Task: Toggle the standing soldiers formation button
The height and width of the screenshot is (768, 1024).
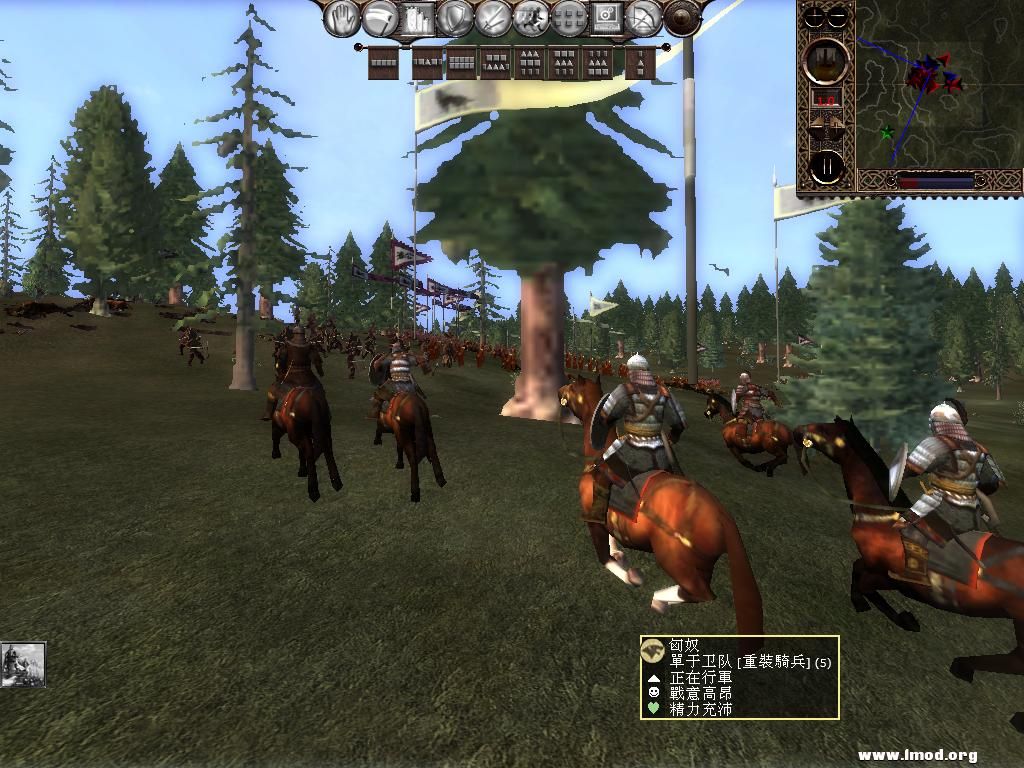Action: [x=419, y=18]
